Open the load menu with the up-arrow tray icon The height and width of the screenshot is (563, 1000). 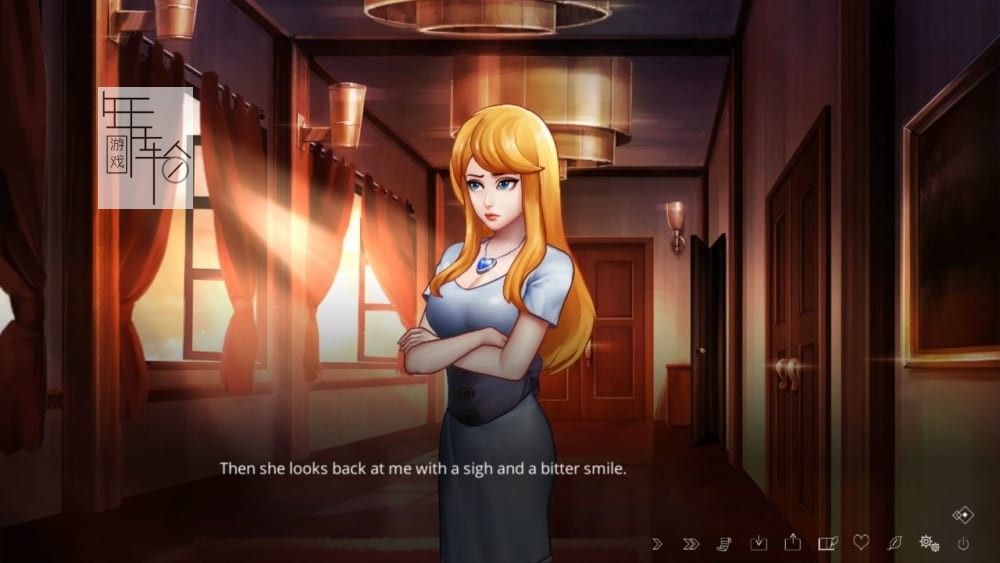[x=793, y=542]
